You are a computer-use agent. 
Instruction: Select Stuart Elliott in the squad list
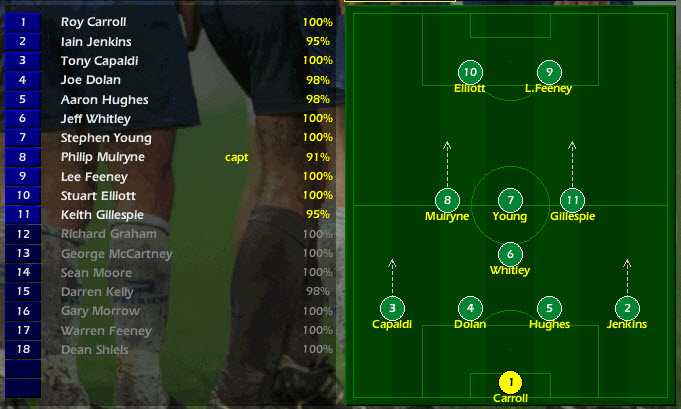(98, 196)
